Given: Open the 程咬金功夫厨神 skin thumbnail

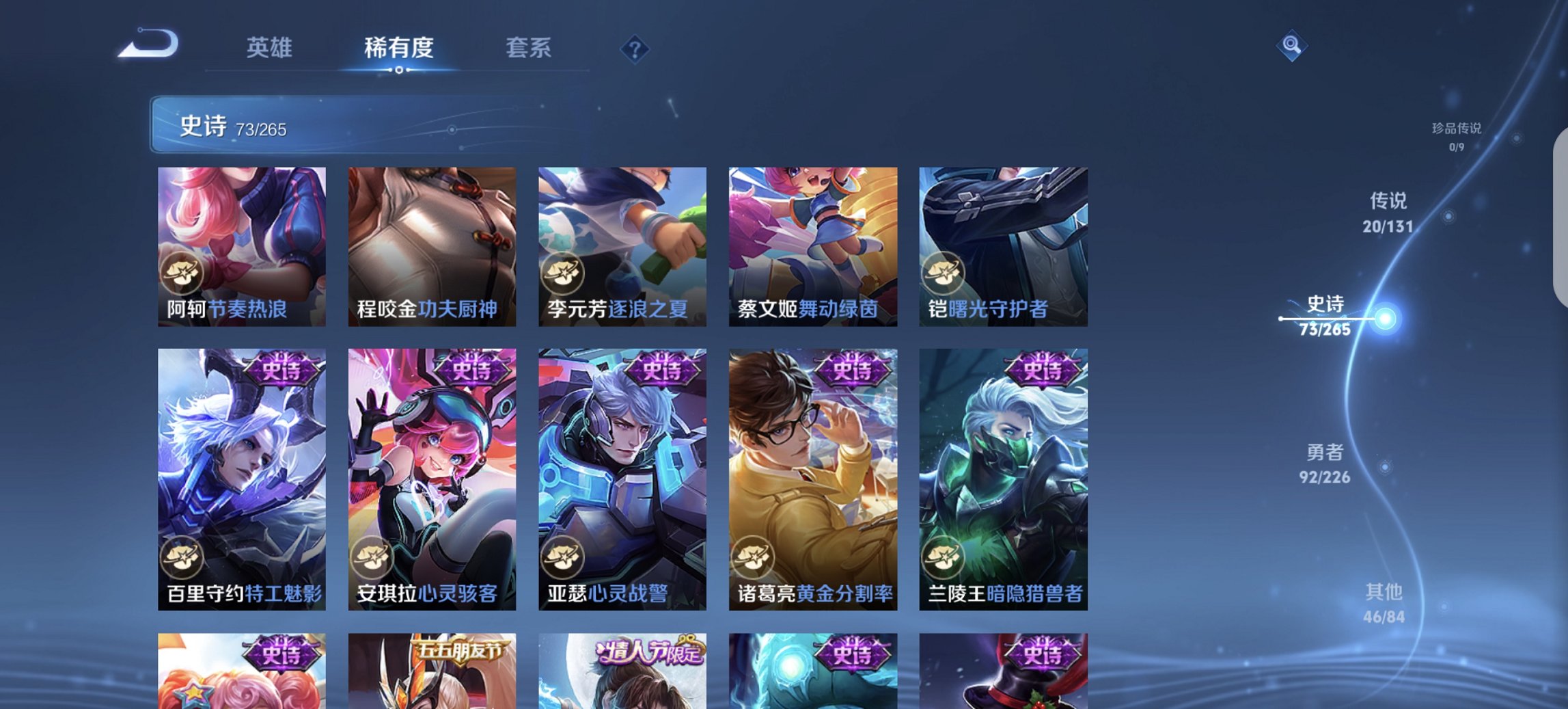Looking at the screenshot, I should pos(430,246).
